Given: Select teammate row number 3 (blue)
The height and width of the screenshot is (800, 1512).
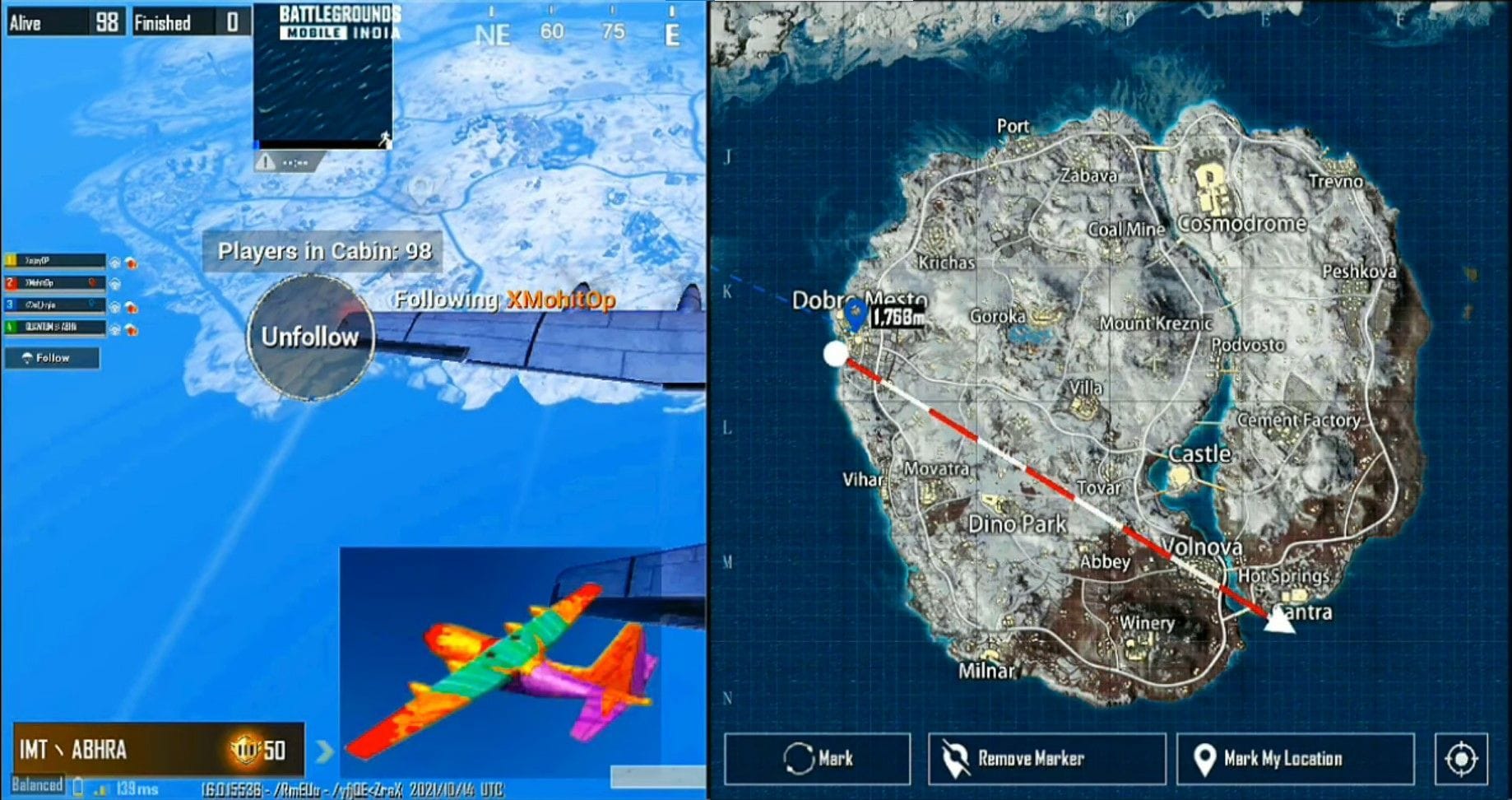Looking at the screenshot, I should (x=56, y=305).
